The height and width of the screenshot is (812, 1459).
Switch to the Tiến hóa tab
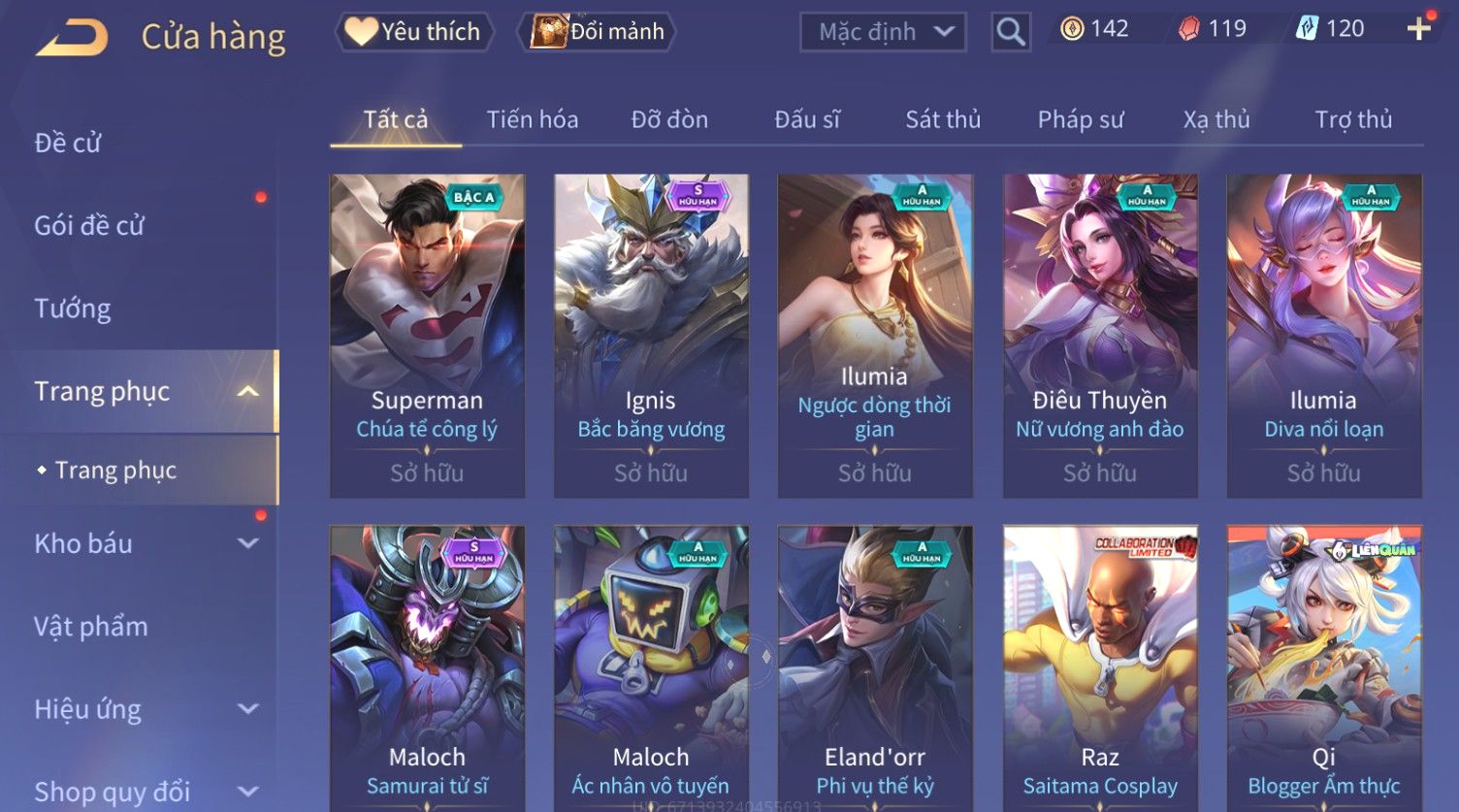pyautogui.click(x=532, y=119)
